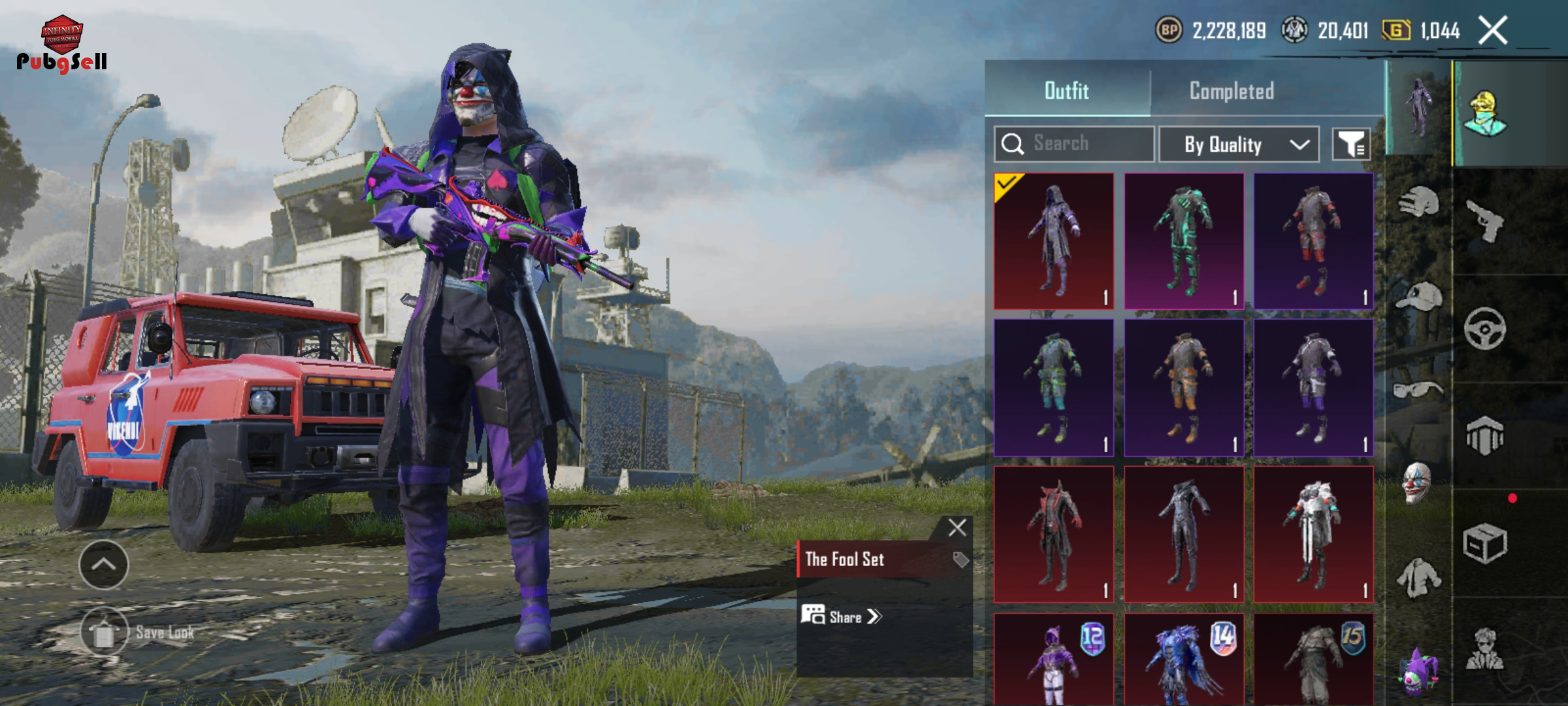
Task: Open the outfit filter options
Action: [1351, 144]
